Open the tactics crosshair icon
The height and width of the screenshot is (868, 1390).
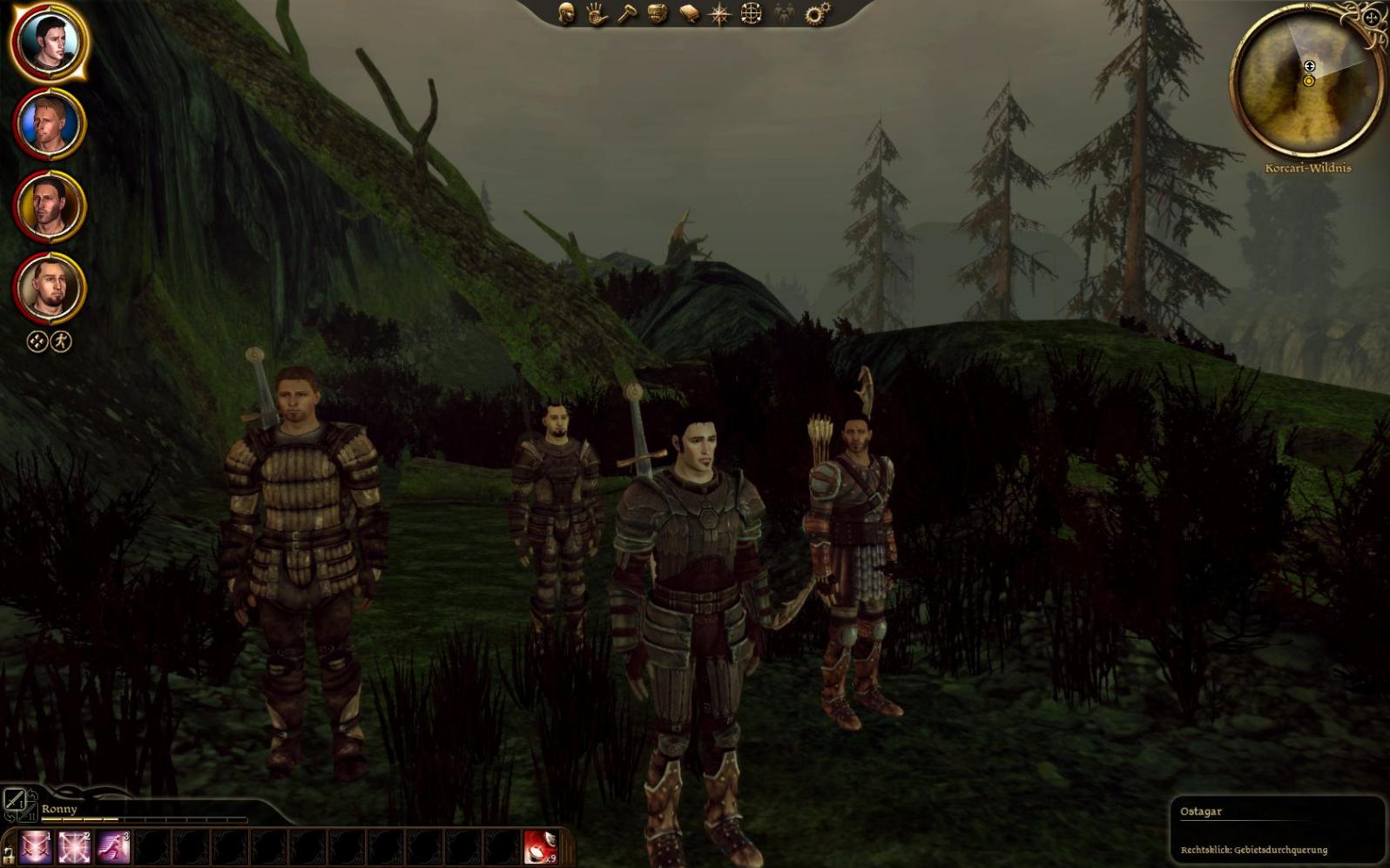click(751, 13)
